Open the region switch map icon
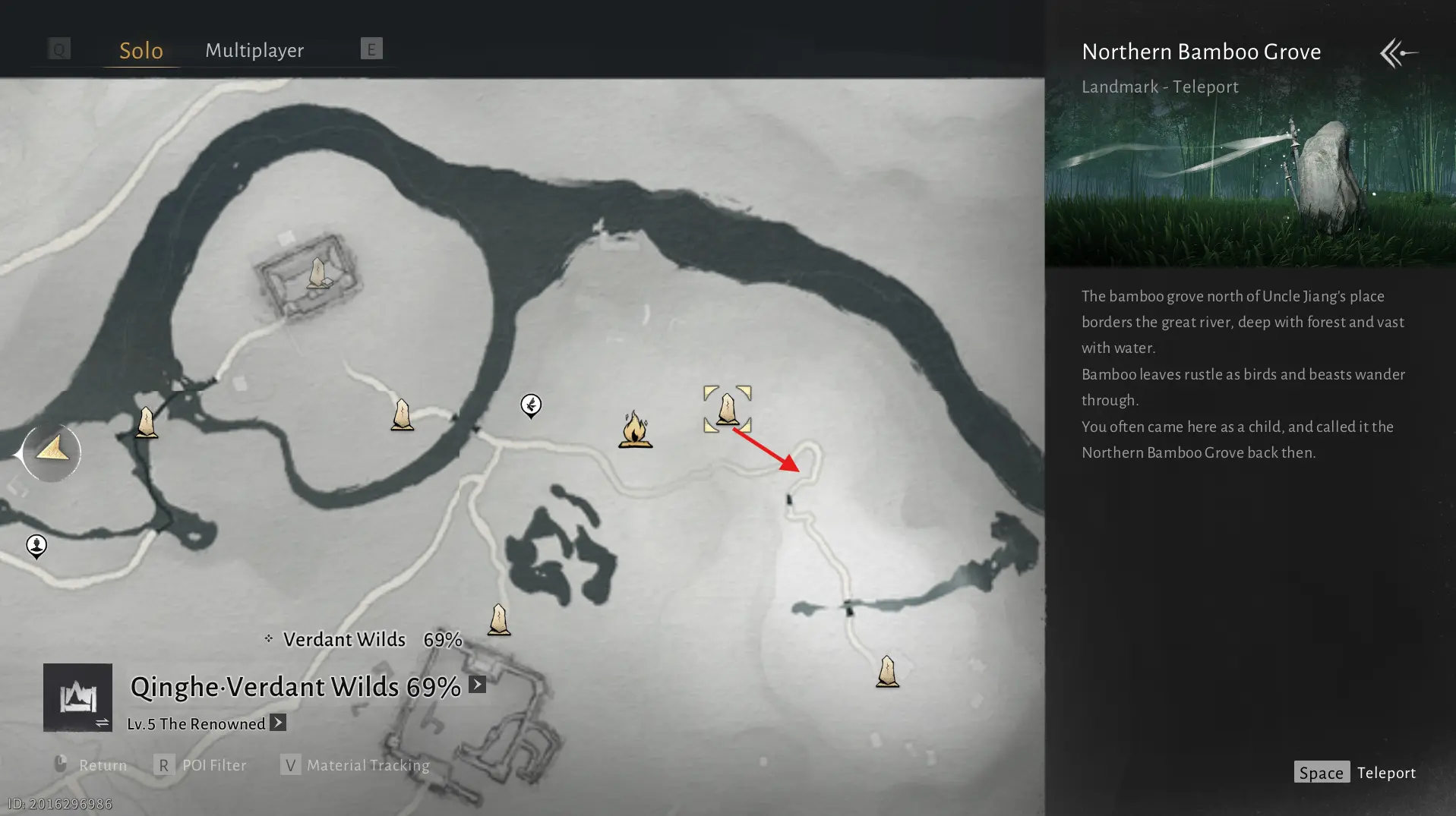The image size is (1456, 816). 77,698
